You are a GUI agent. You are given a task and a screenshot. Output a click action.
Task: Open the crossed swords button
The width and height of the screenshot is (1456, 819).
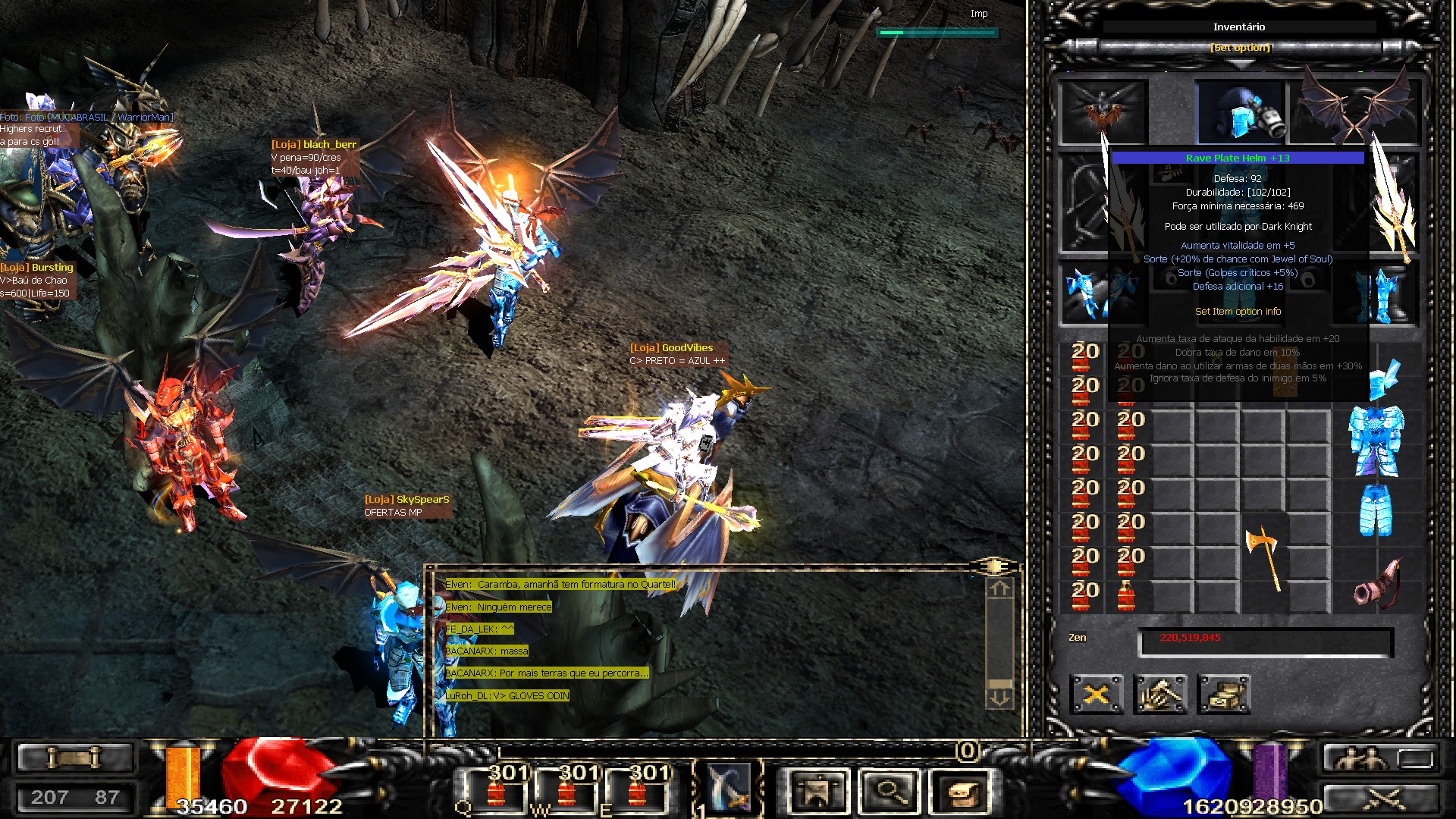[x=1382, y=798]
